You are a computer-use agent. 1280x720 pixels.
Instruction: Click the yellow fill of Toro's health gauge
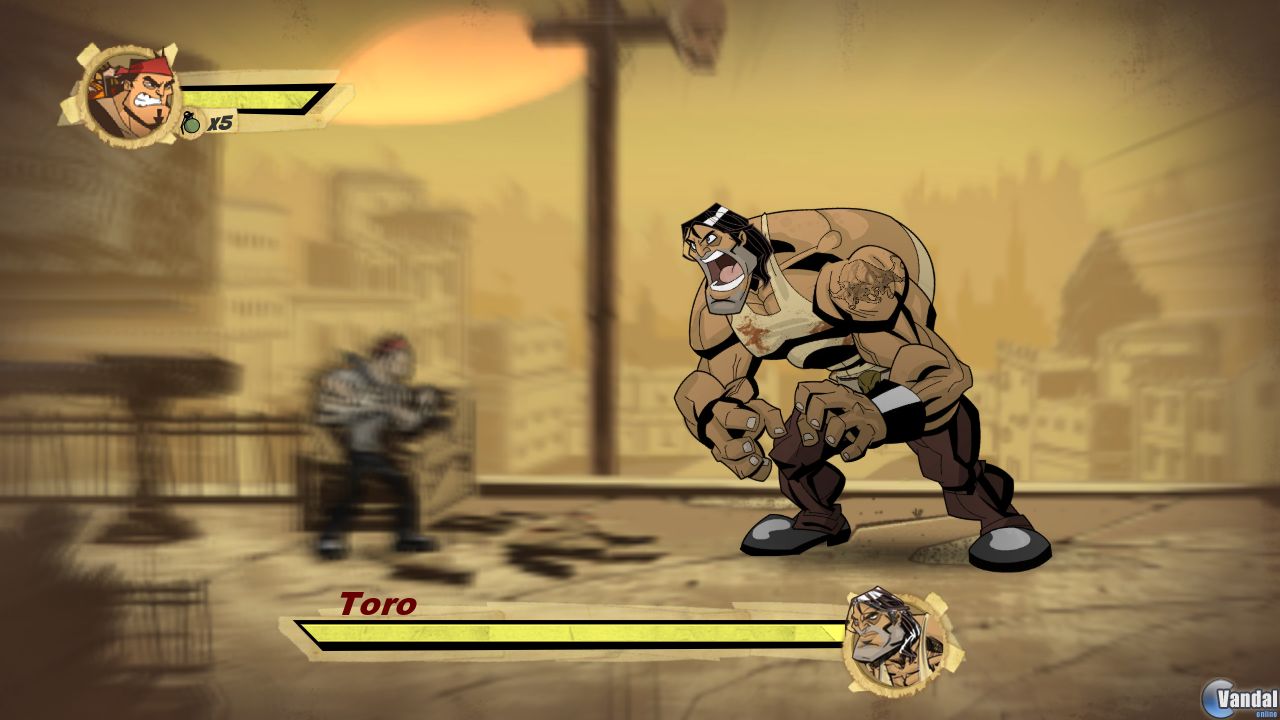click(x=570, y=634)
